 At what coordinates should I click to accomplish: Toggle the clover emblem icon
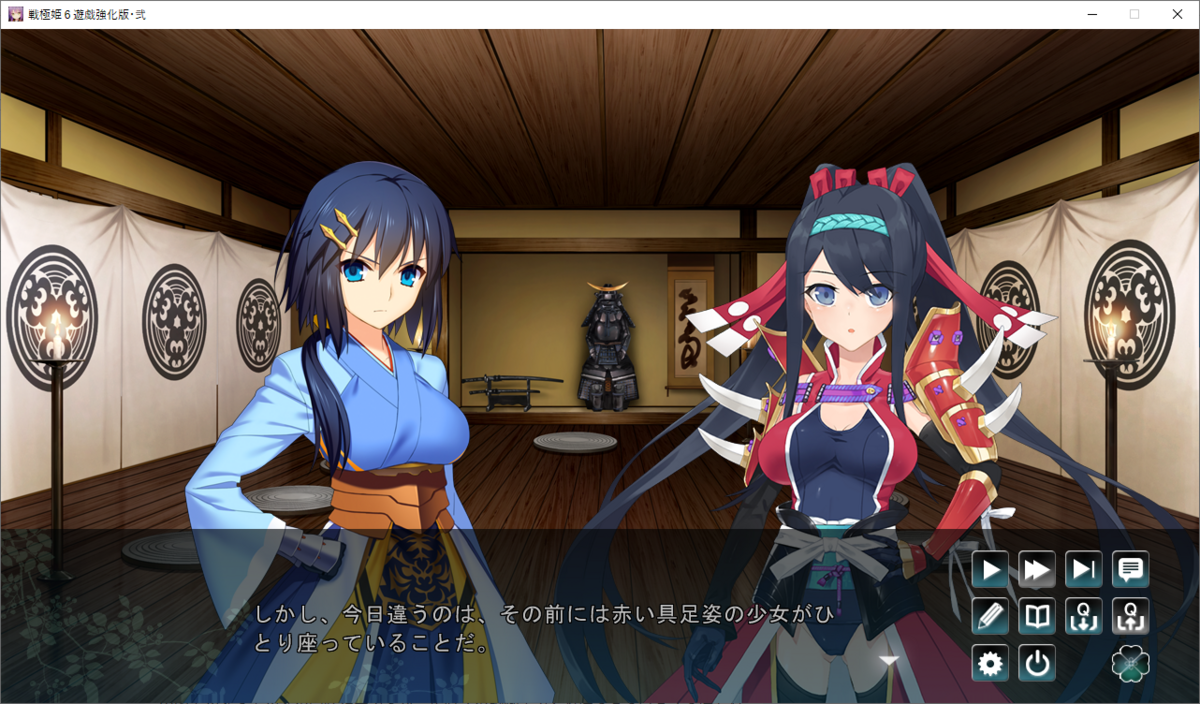(1131, 663)
